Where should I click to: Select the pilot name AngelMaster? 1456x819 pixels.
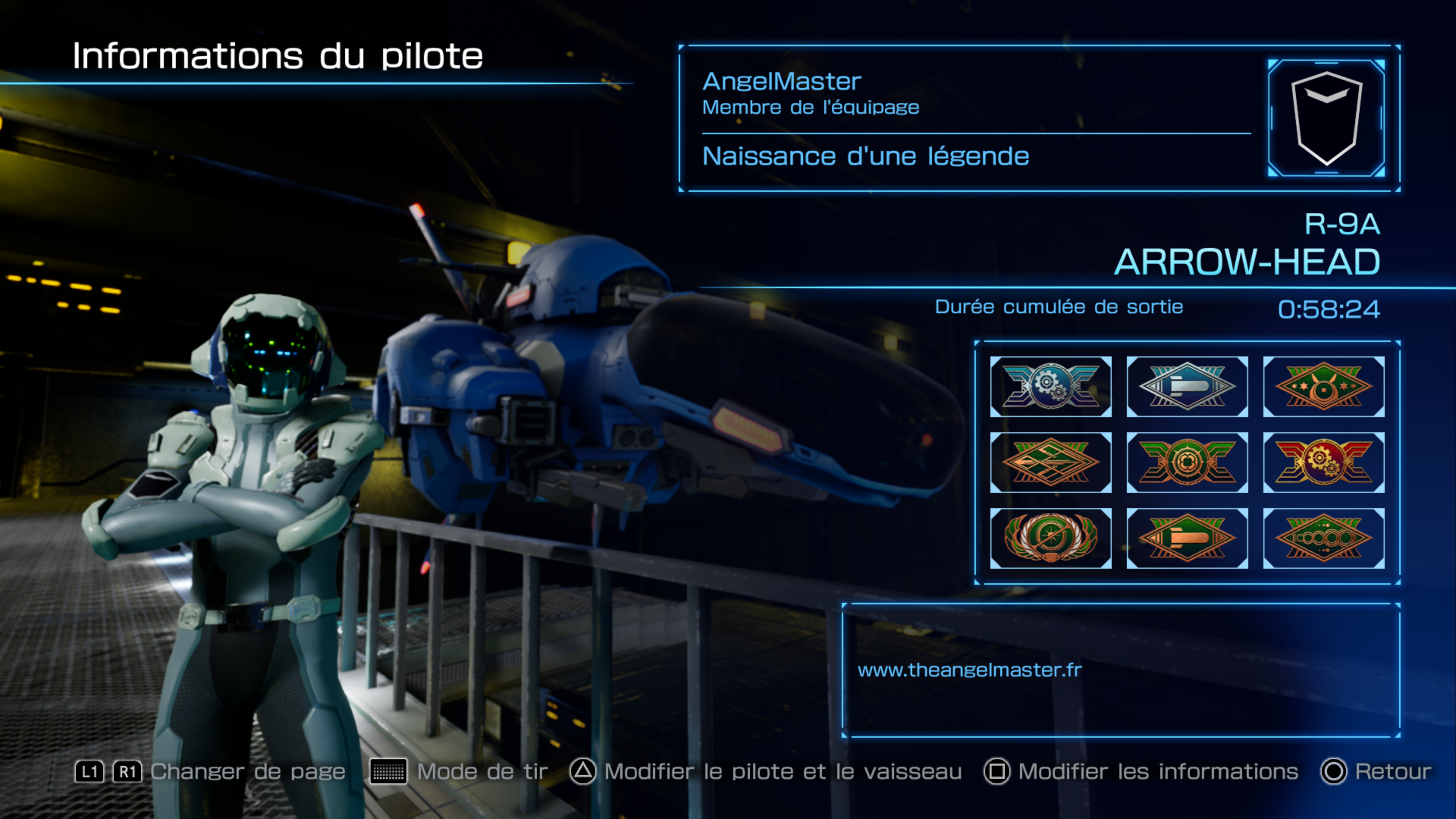click(782, 82)
